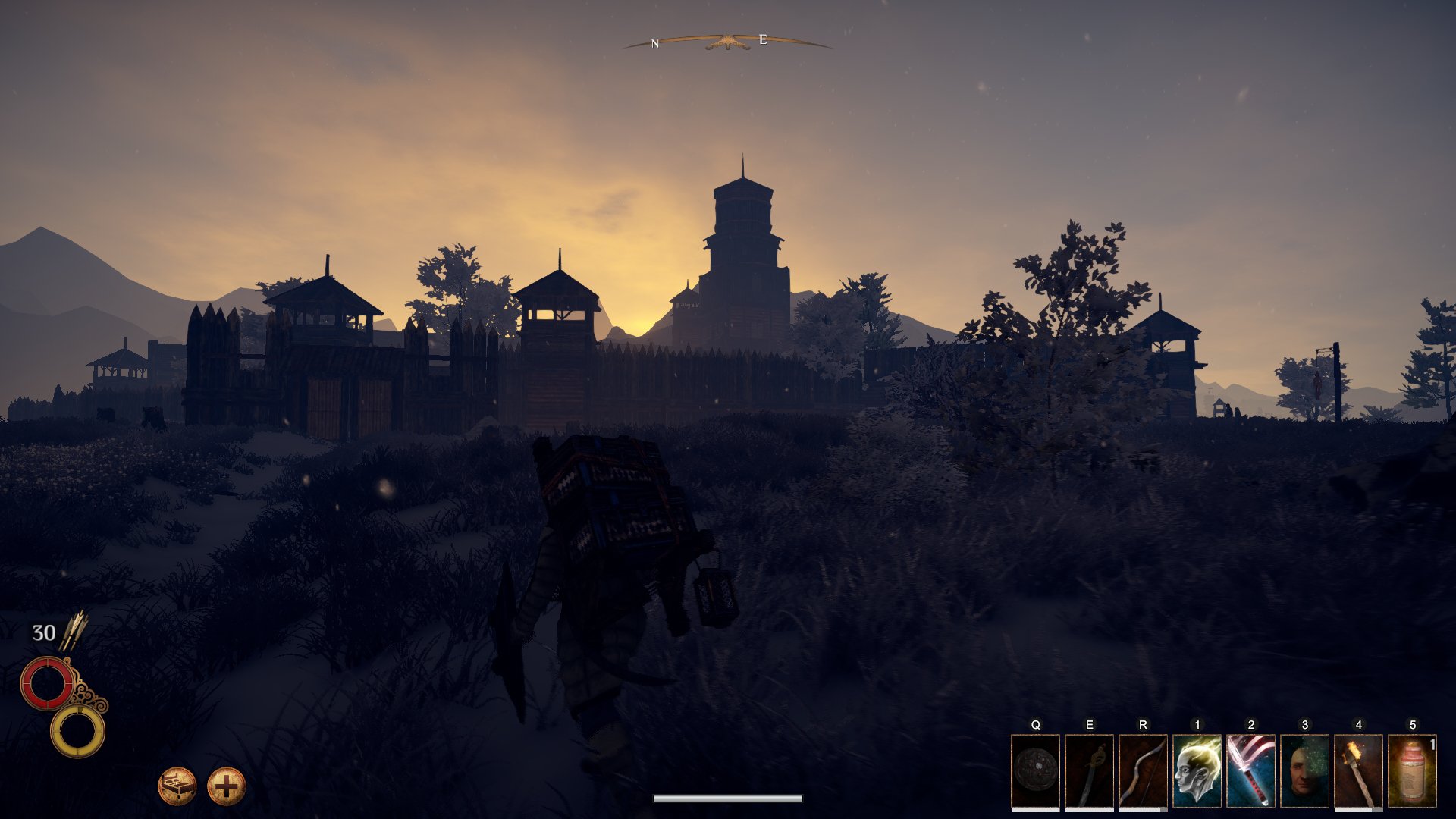Click the golden dragon emblem on the compass
1456x819 pixels.
tap(727, 39)
